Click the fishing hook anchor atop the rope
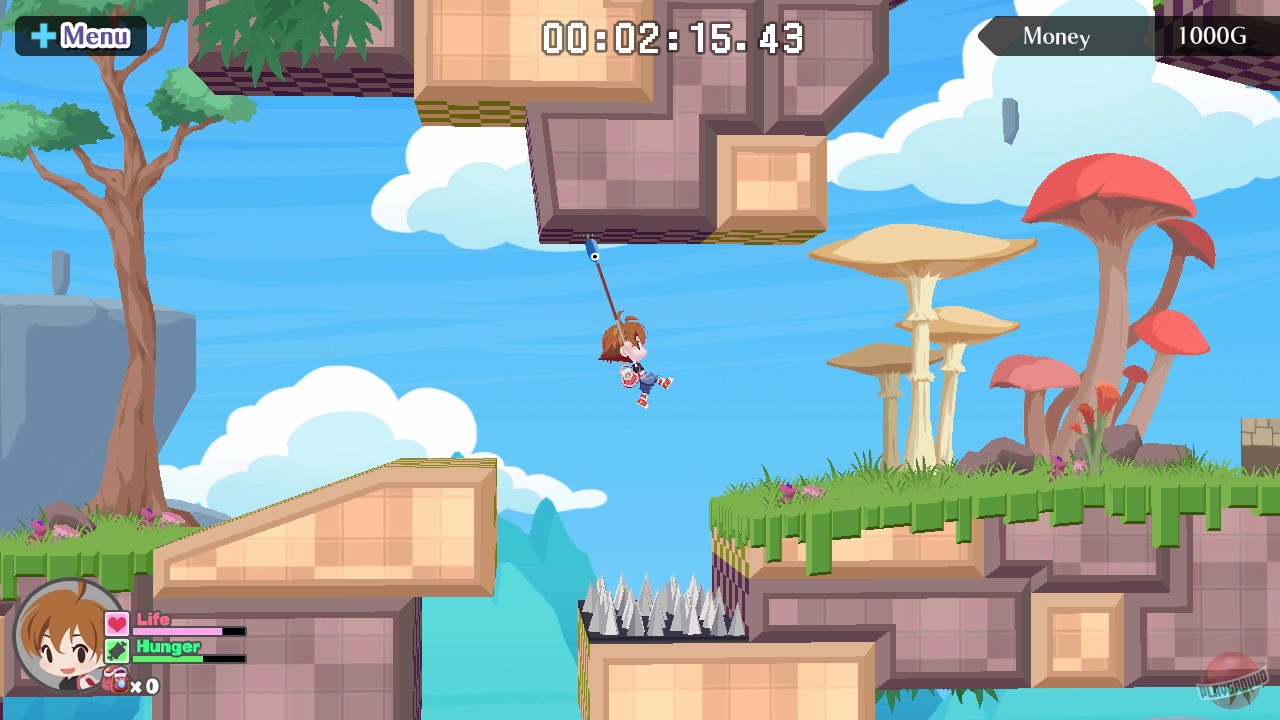The width and height of the screenshot is (1280, 720). [592, 250]
